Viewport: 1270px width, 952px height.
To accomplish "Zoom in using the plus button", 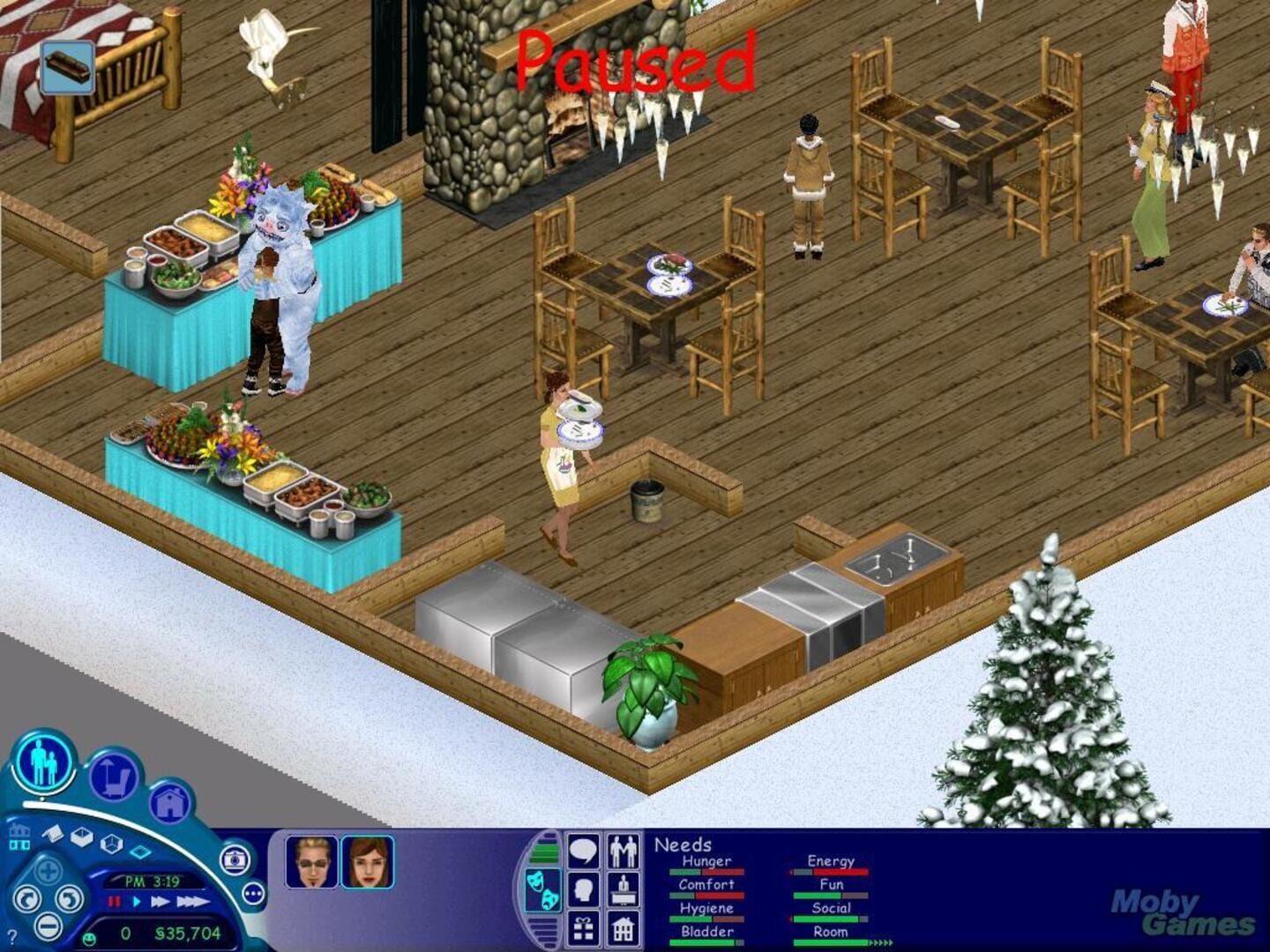I will pyautogui.click(x=48, y=869).
